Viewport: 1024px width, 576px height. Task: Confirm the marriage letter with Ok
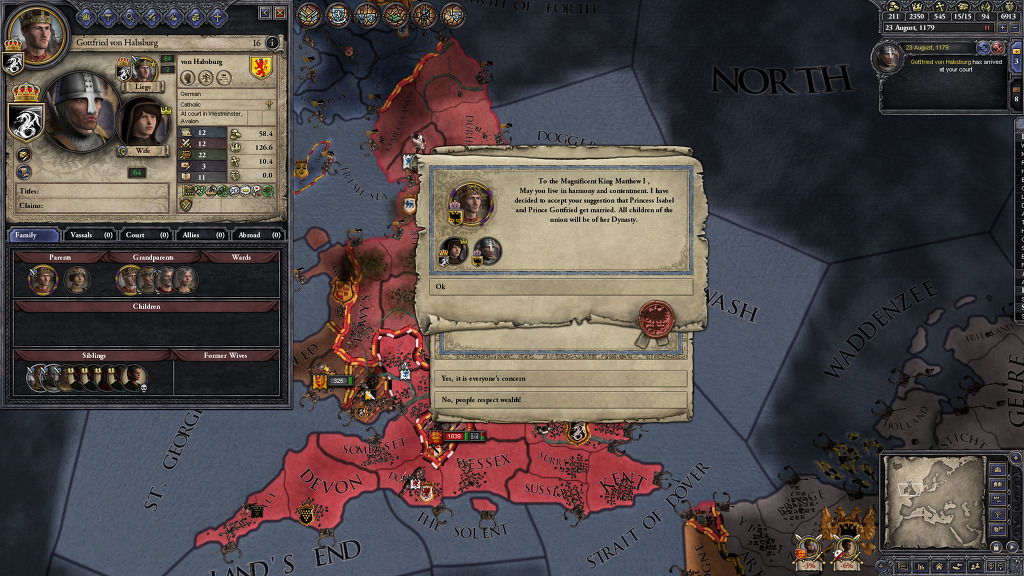[x=561, y=287]
